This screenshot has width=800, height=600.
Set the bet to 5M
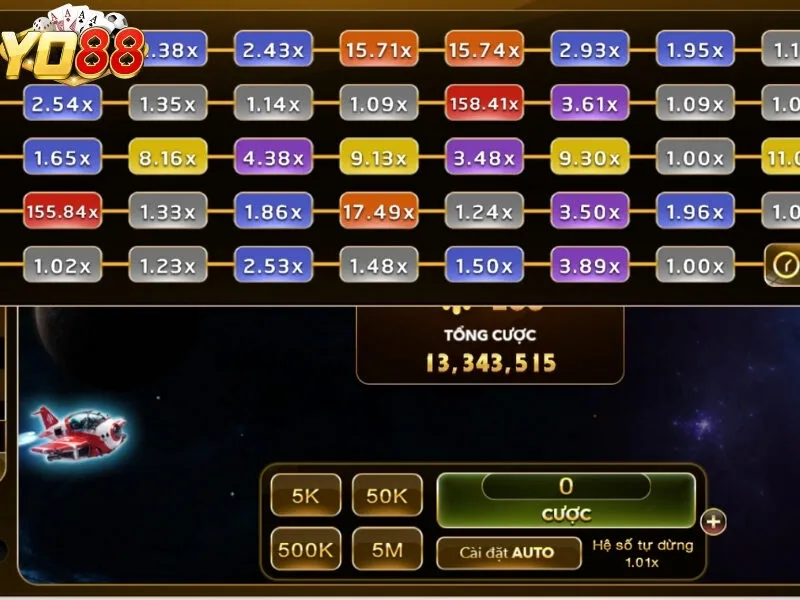pyautogui.click(x=387, y=549)
